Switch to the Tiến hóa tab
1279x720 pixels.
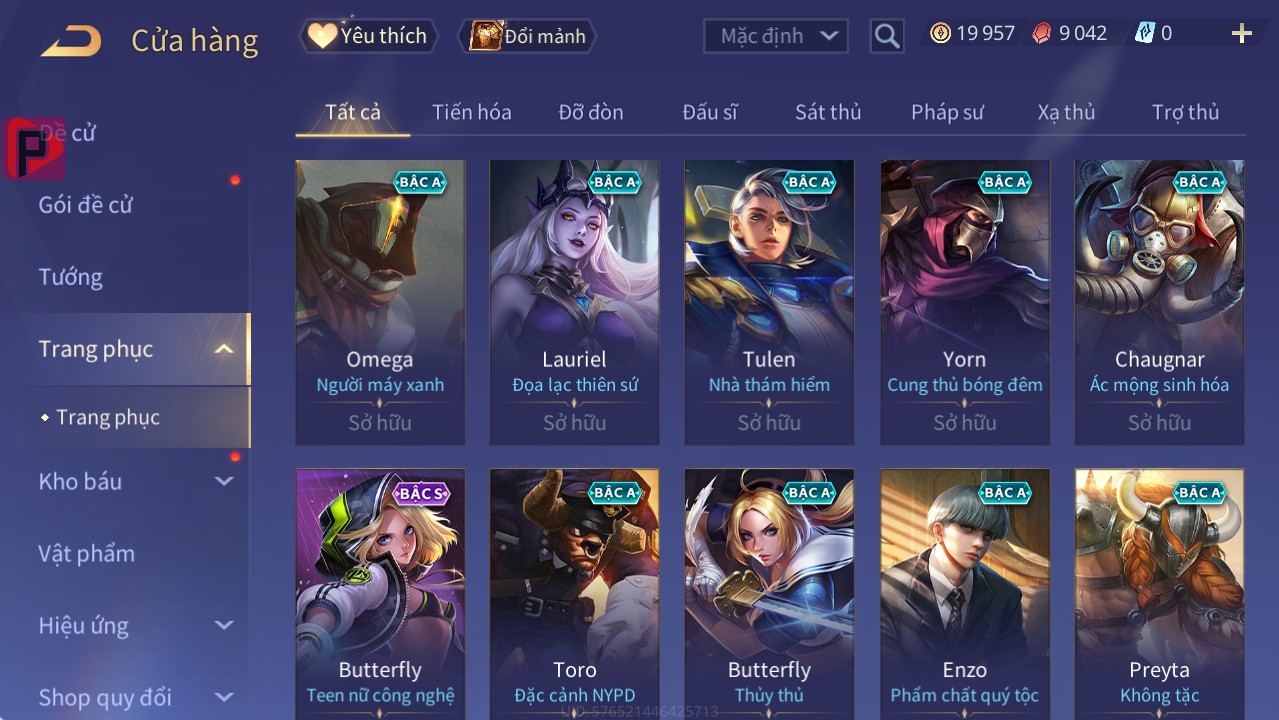click(472, 112)
